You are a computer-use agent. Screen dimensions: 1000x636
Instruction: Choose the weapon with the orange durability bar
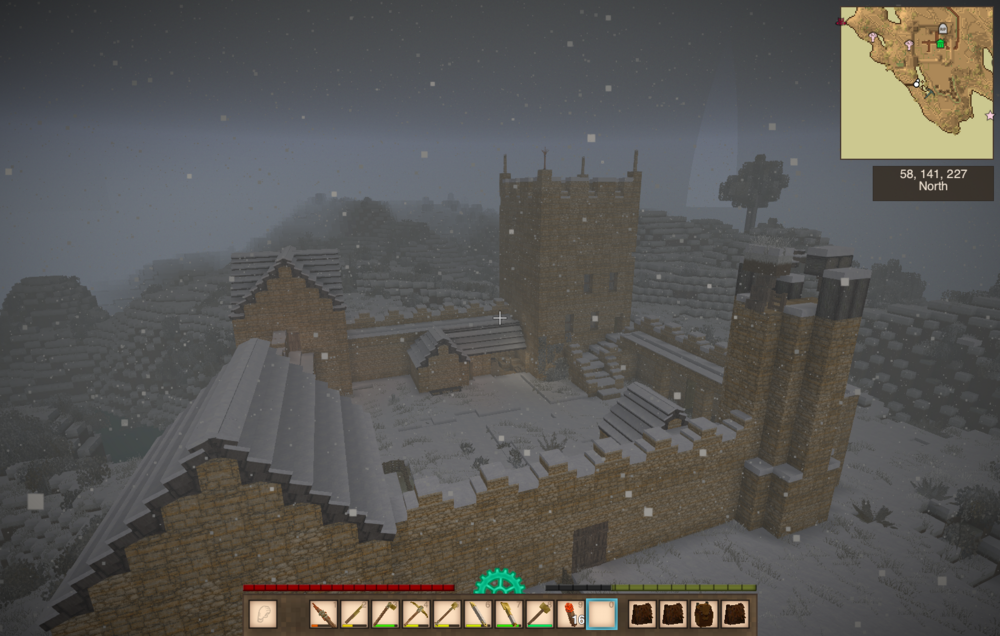point(323,614)
